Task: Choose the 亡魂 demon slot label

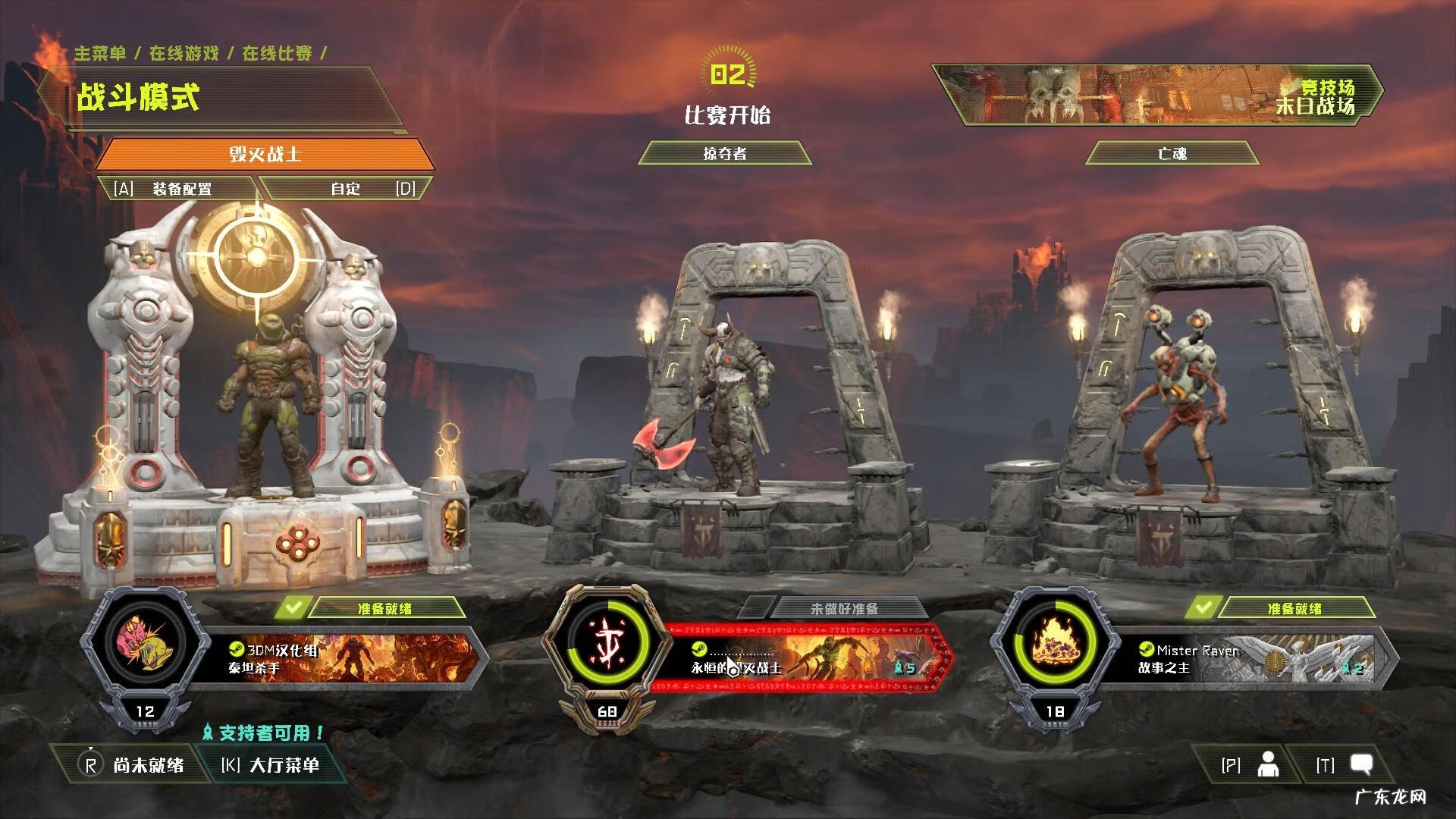Action: [x=1172, y=154]
